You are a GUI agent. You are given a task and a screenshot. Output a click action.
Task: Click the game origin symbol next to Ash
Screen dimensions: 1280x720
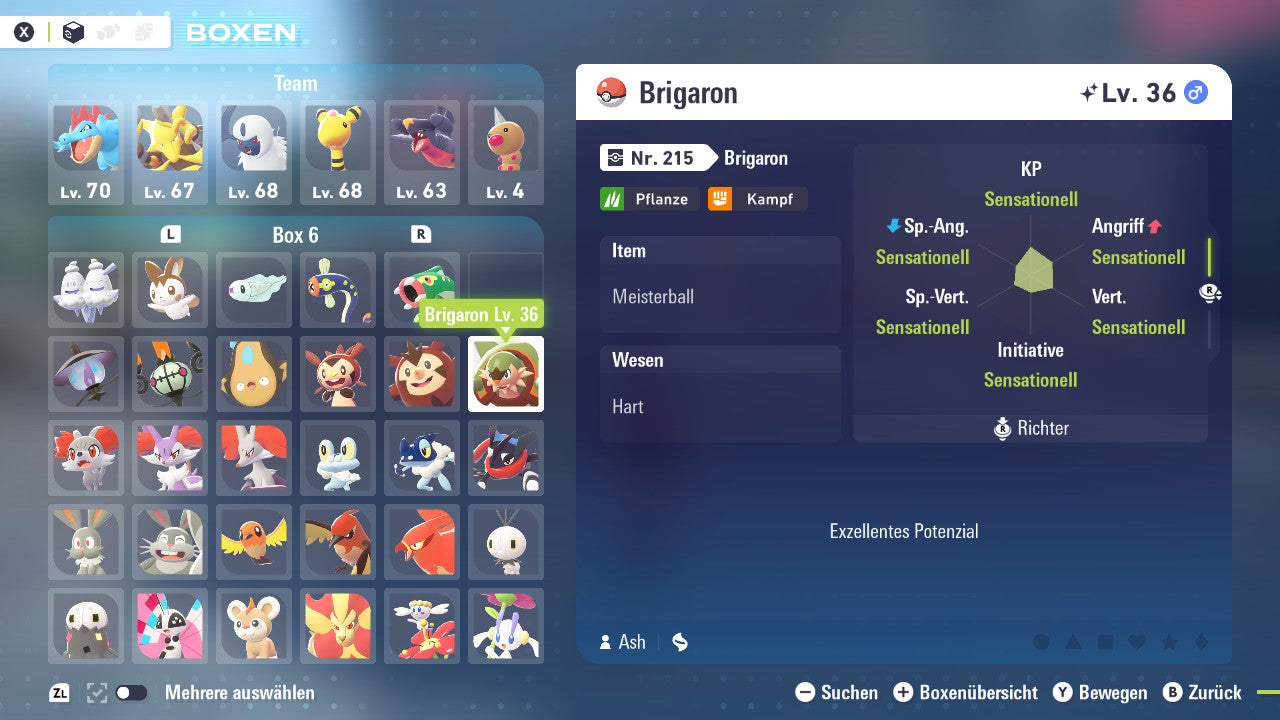679,642
